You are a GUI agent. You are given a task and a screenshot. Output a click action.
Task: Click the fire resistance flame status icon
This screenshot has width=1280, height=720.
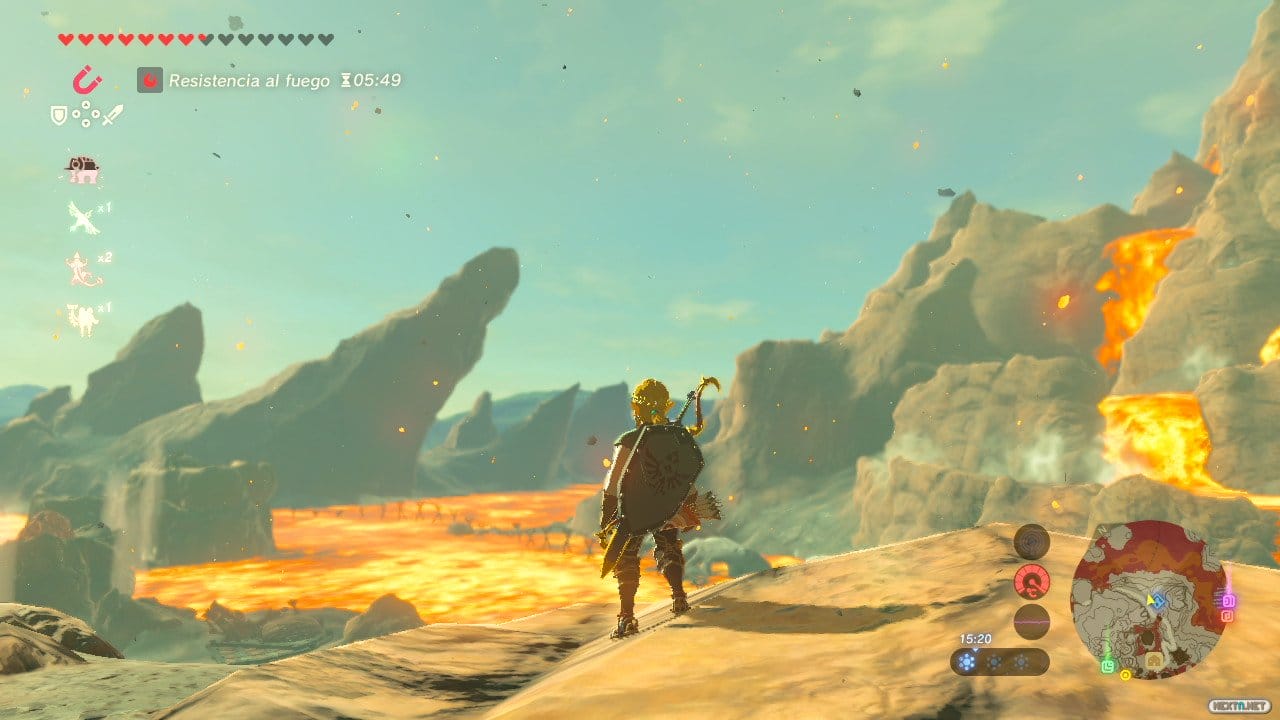(x=150, y=80)
